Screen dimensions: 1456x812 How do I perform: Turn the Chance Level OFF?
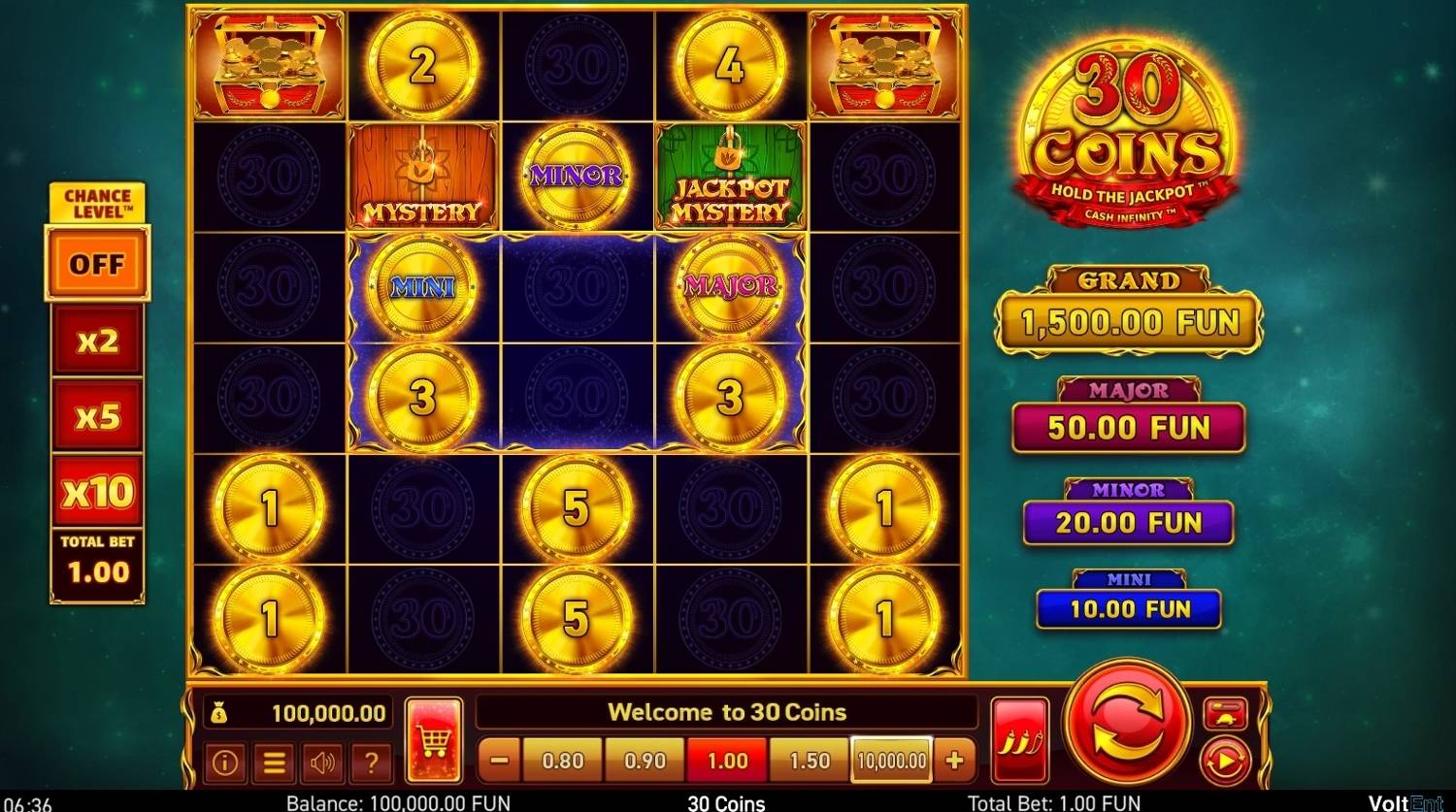click(96, 263)
